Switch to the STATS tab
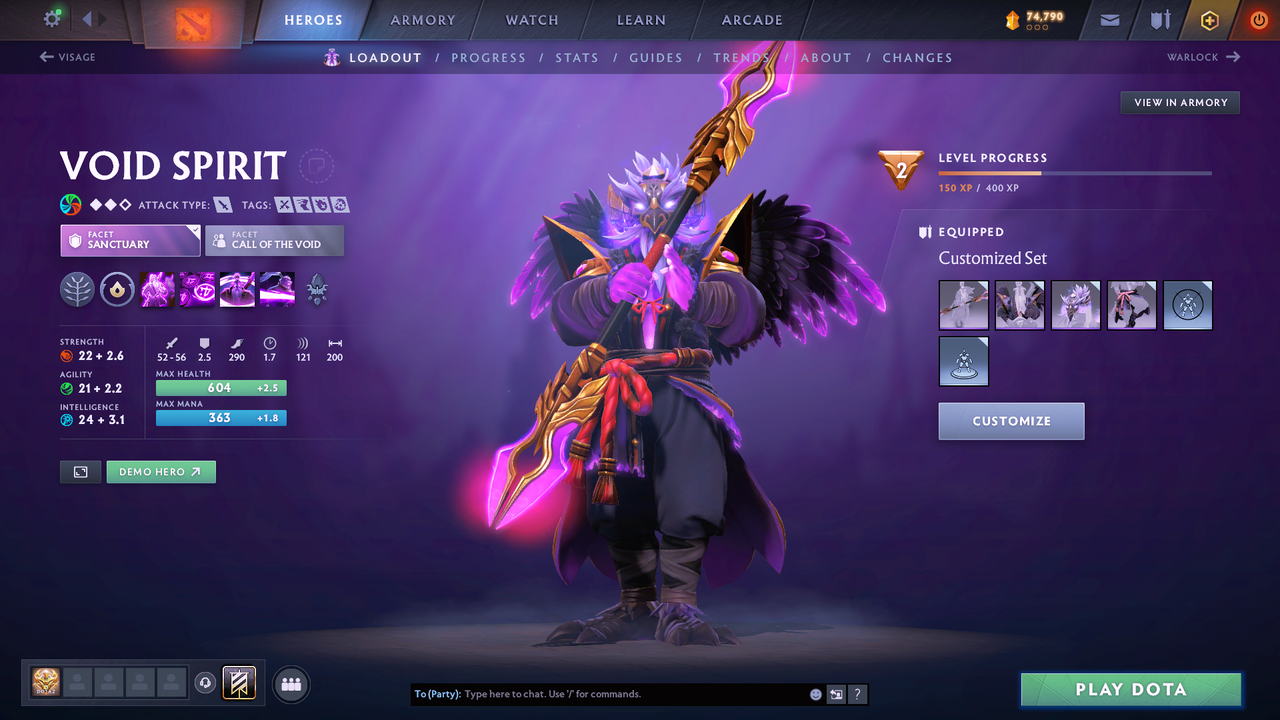This screenshot has height=720, width=1280. pyautogui.click(x=577, y=57)
